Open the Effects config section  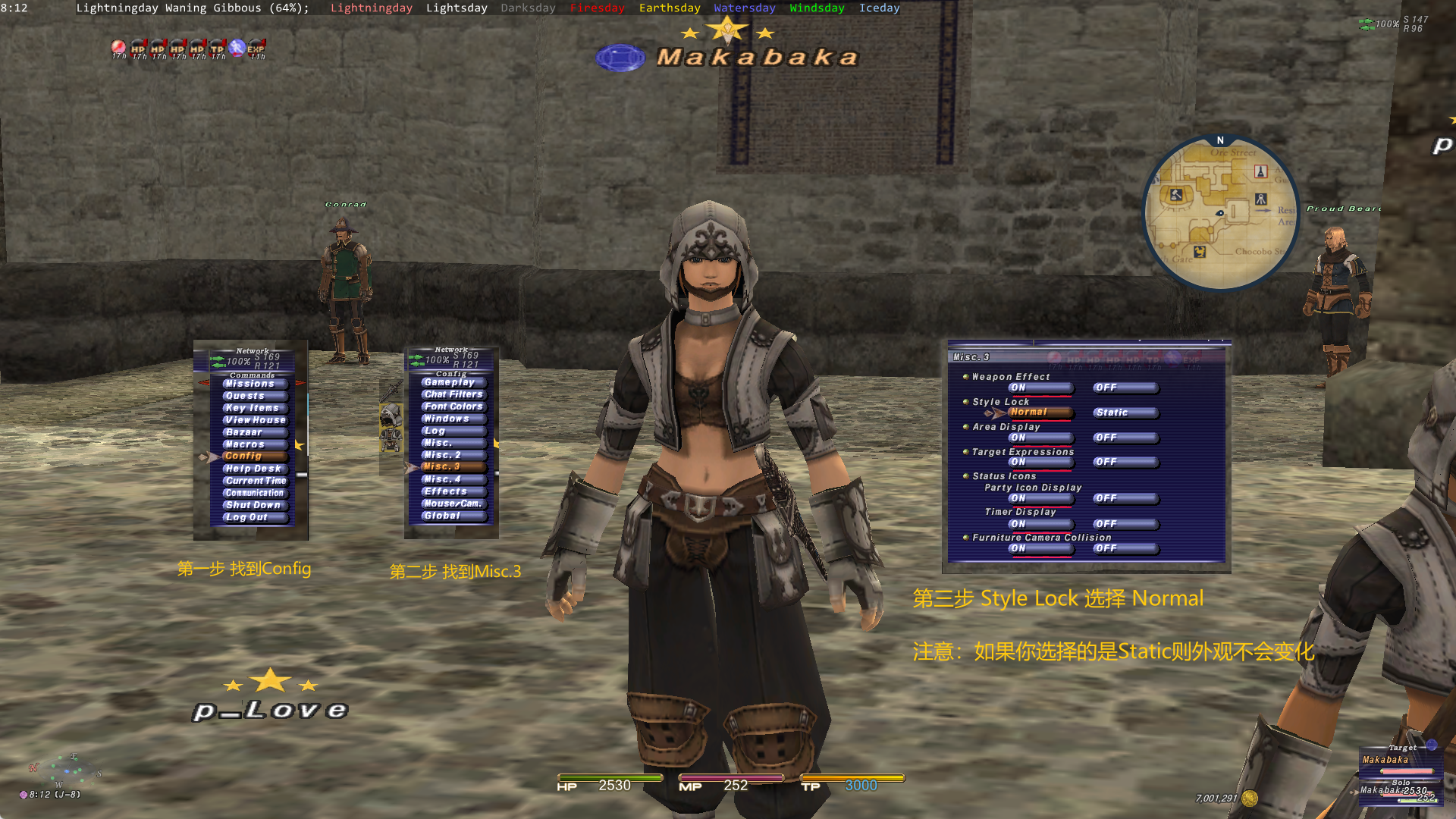445,491
